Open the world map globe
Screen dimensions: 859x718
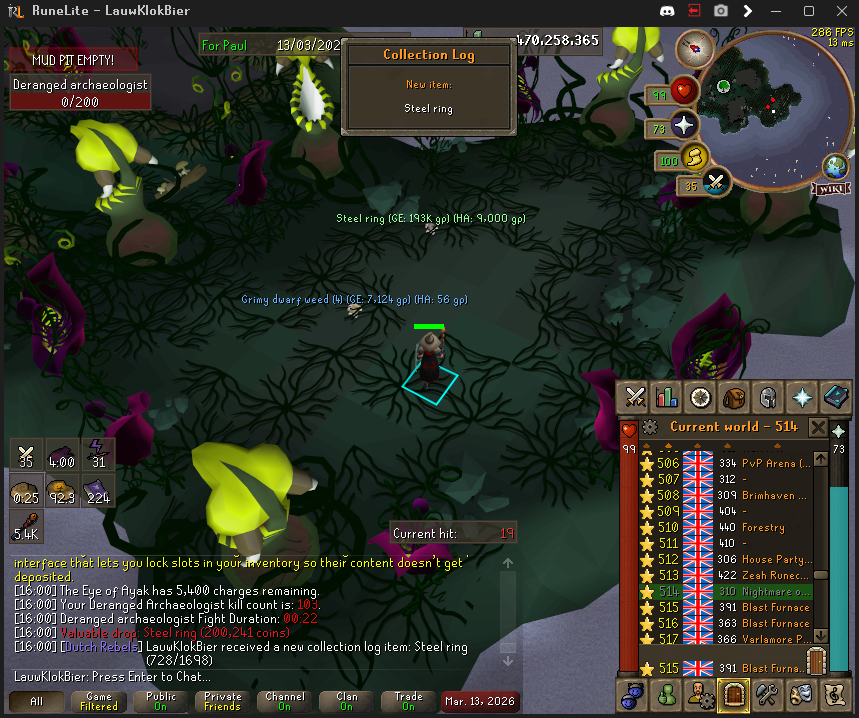pyautogui.click(x=835, y=165)
